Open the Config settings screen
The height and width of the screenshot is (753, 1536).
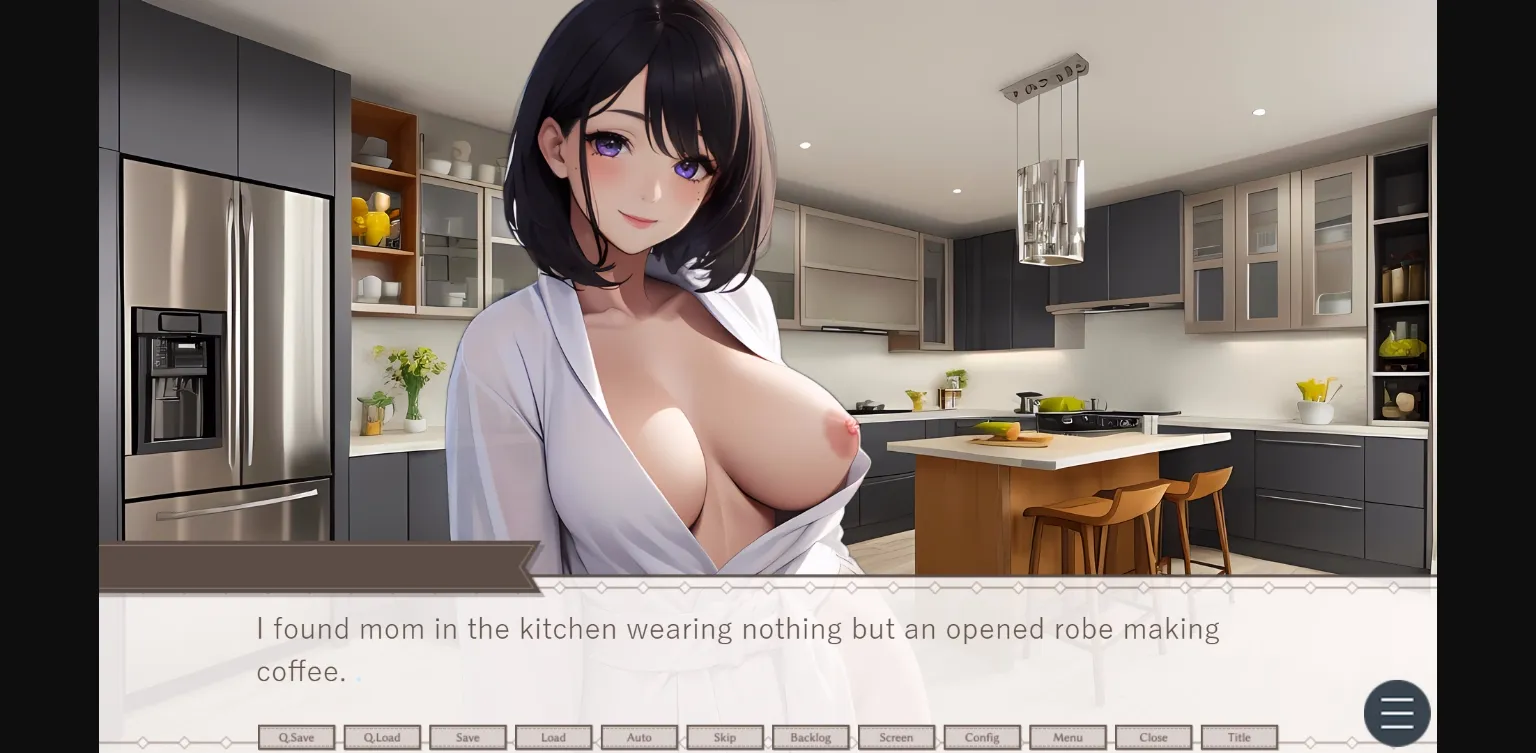pyautogui.click(x=981, y=737)
